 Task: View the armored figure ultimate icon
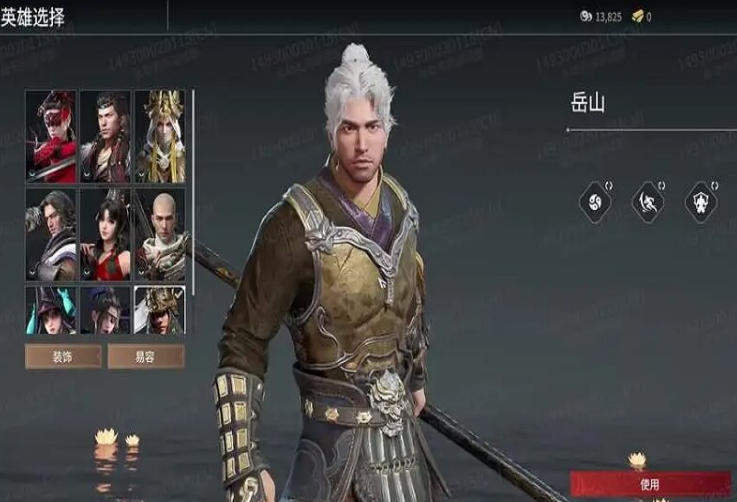click(x=701, y=203)
